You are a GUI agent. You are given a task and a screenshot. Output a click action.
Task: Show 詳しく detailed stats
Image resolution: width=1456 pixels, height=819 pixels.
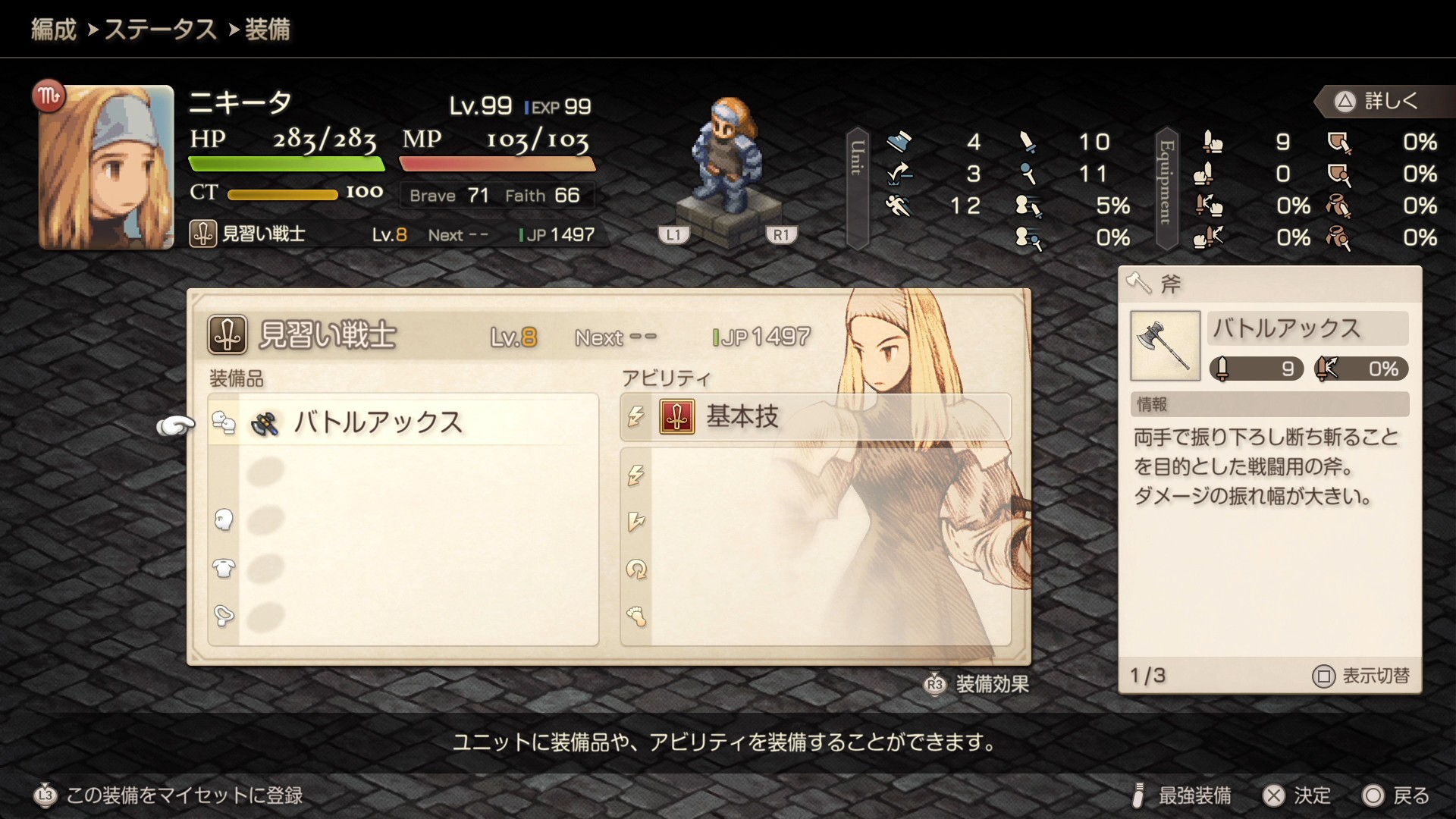click(x=1377, y=101)
